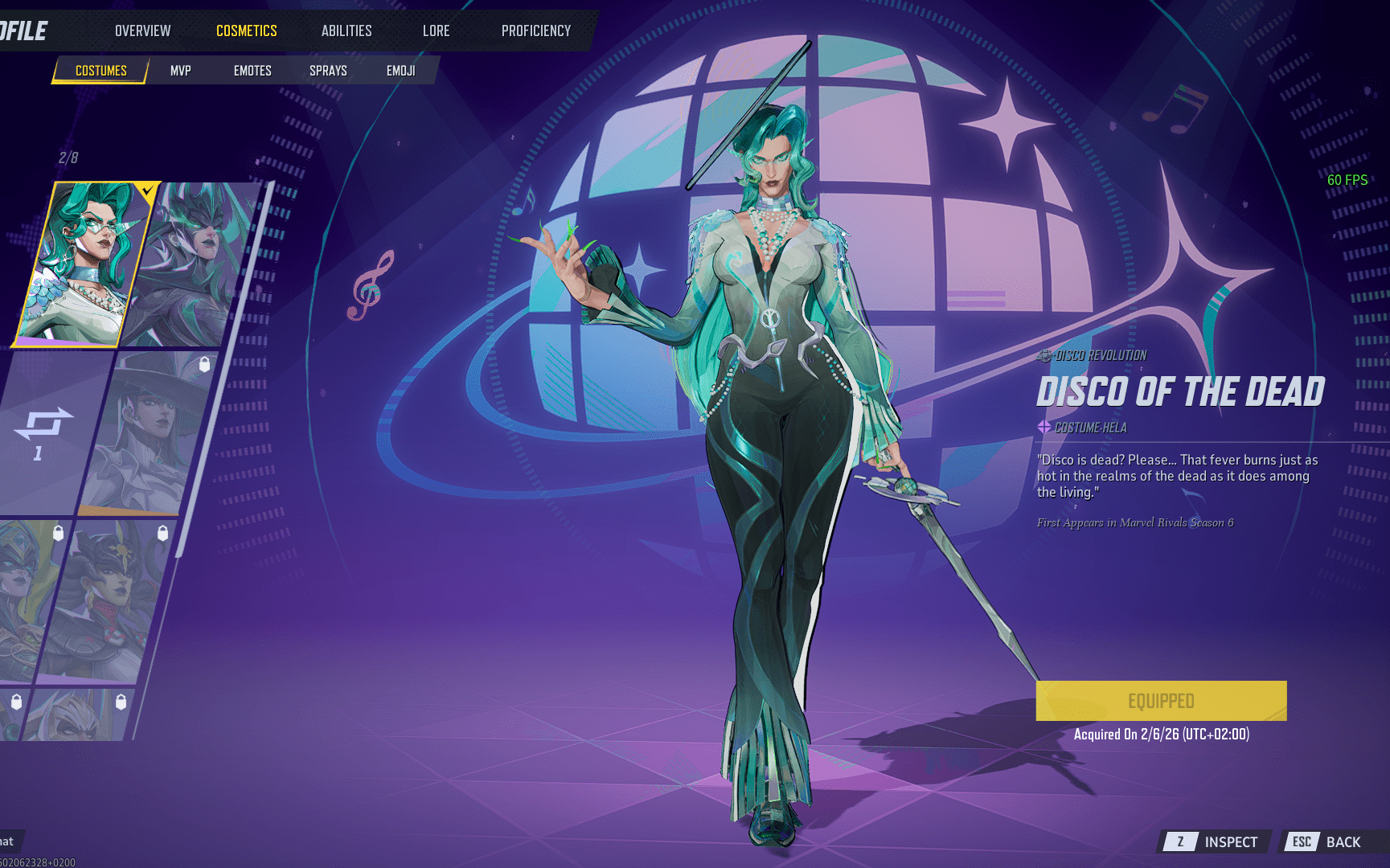
Task: Switch to the Overview tab
Action: [142, 31]
